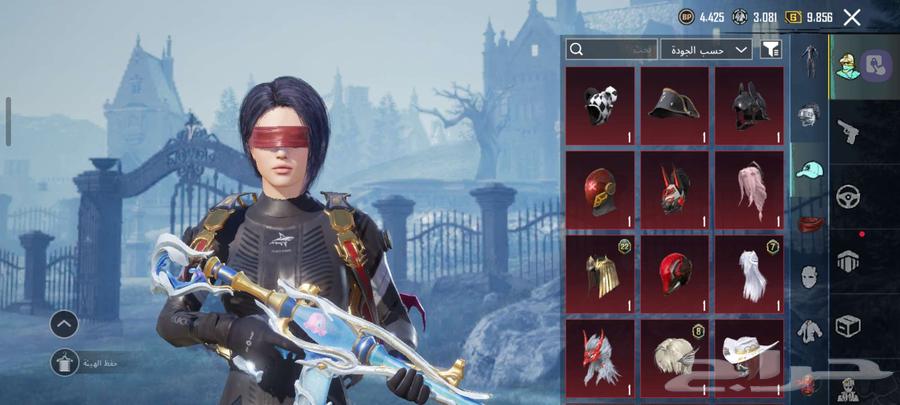Image resolution: width=900 pixels, height=405 pixels.
Task: Open the item filter button
Action: point(770,49)
